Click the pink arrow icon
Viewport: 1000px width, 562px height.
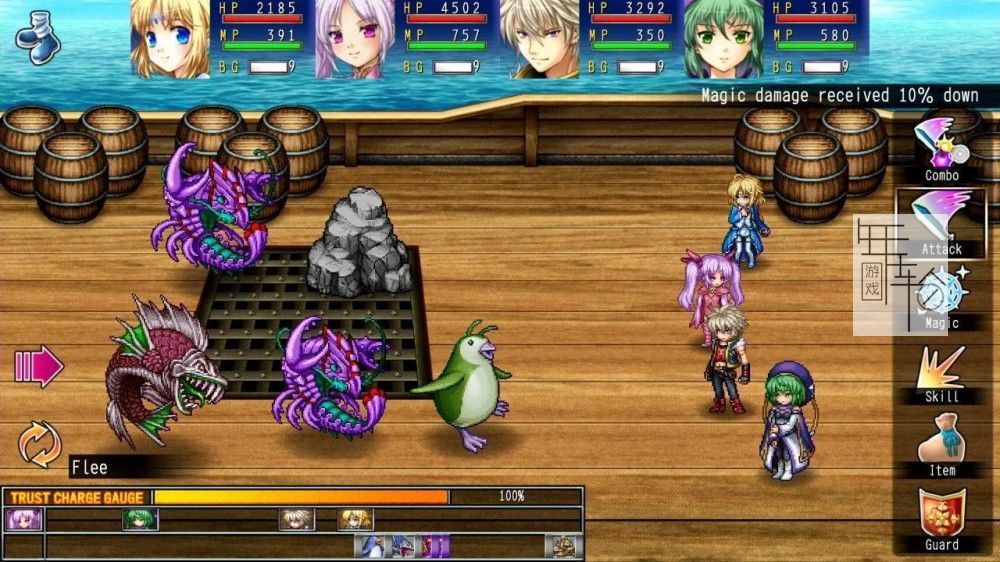tap(39, 367)
